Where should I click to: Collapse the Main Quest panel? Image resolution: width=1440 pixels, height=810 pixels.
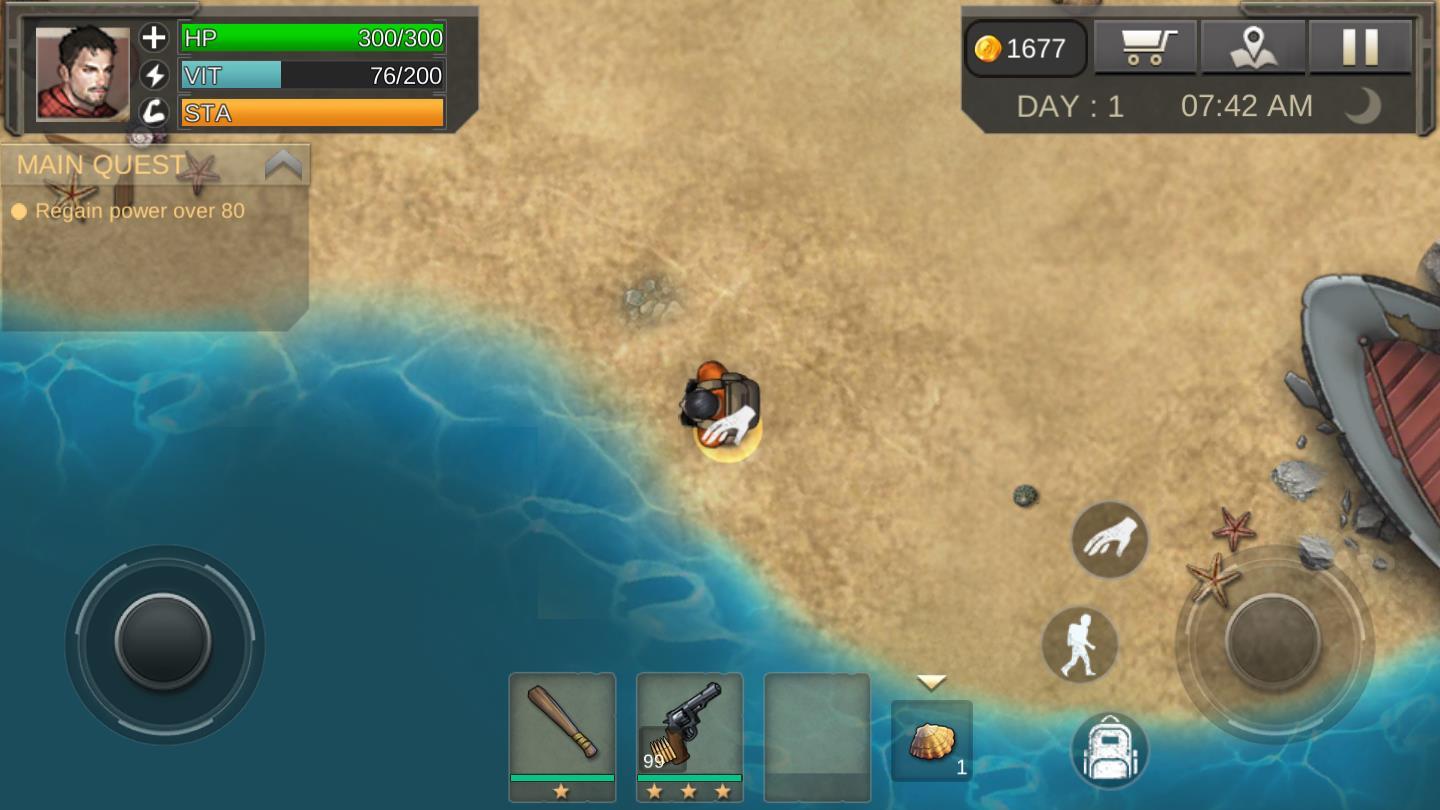coord(283,165)
